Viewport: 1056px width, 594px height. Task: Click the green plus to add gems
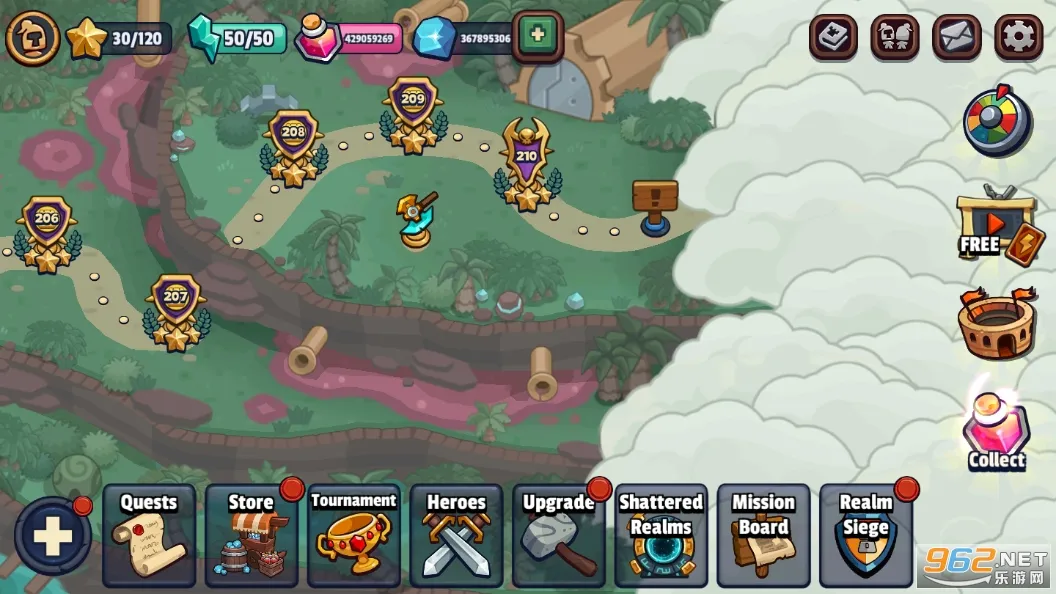click(x=537, y=35)
